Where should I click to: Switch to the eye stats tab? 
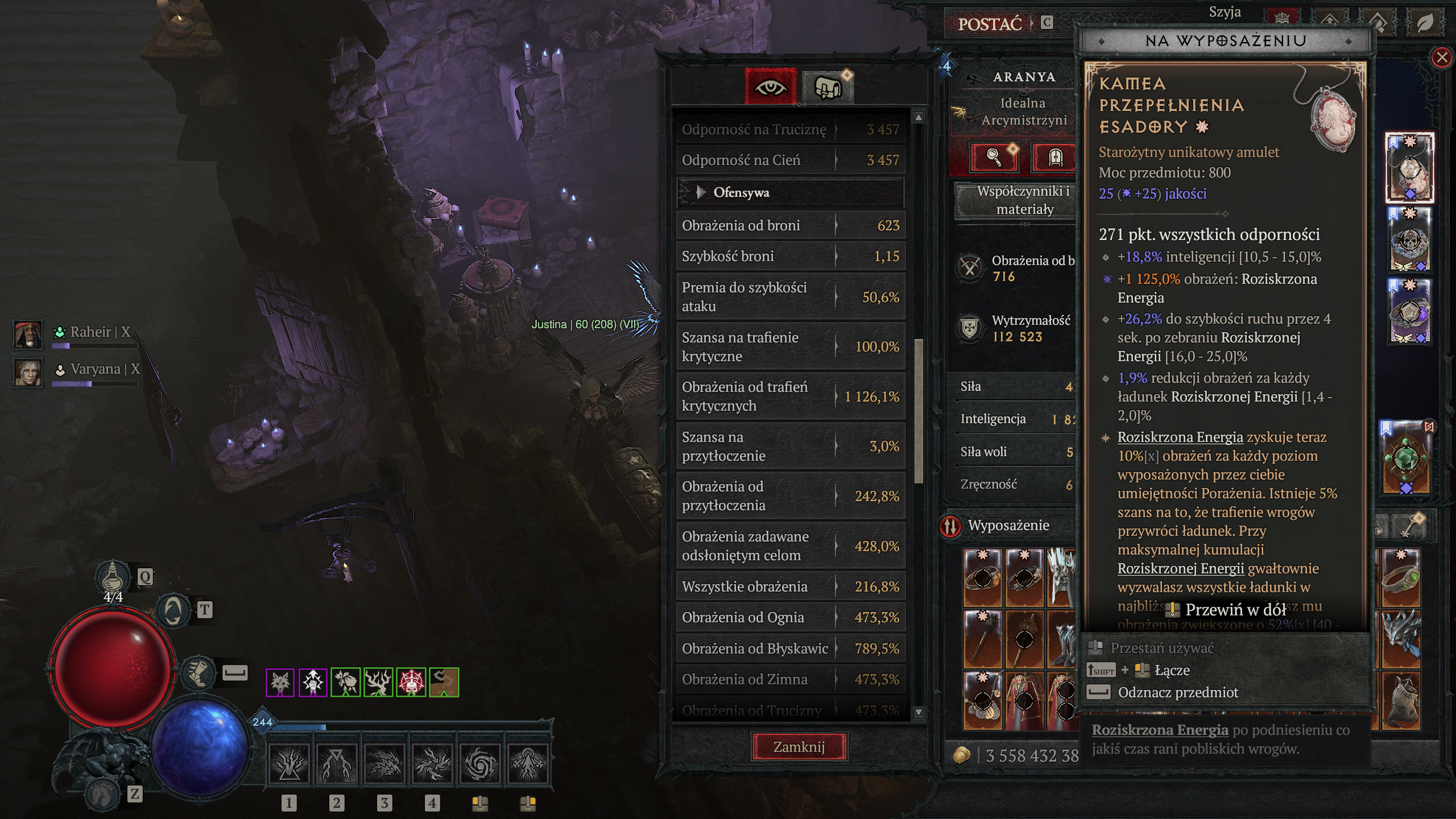coord(771,87)
